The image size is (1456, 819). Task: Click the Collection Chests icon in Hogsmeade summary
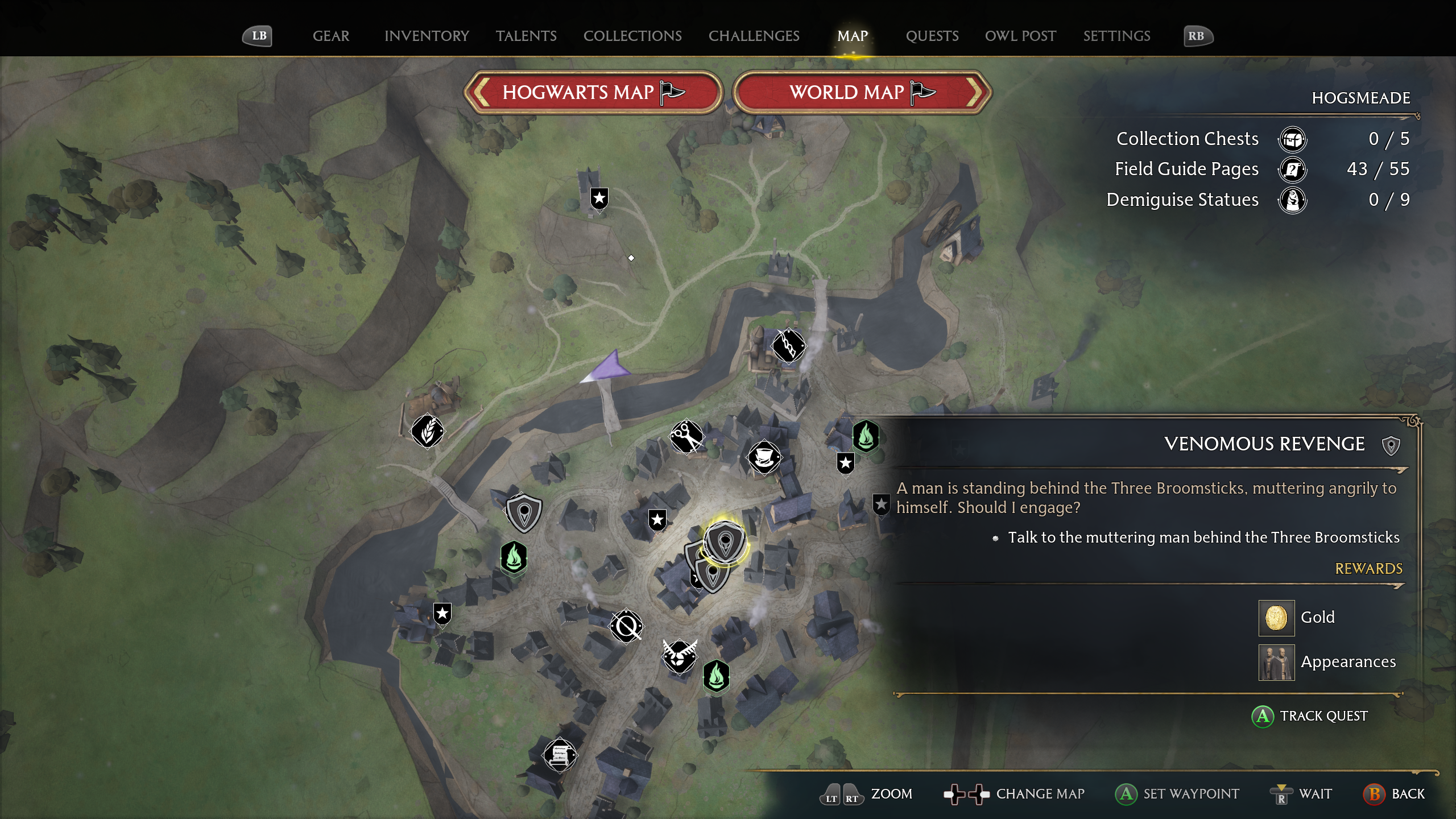coord(1293,139)
